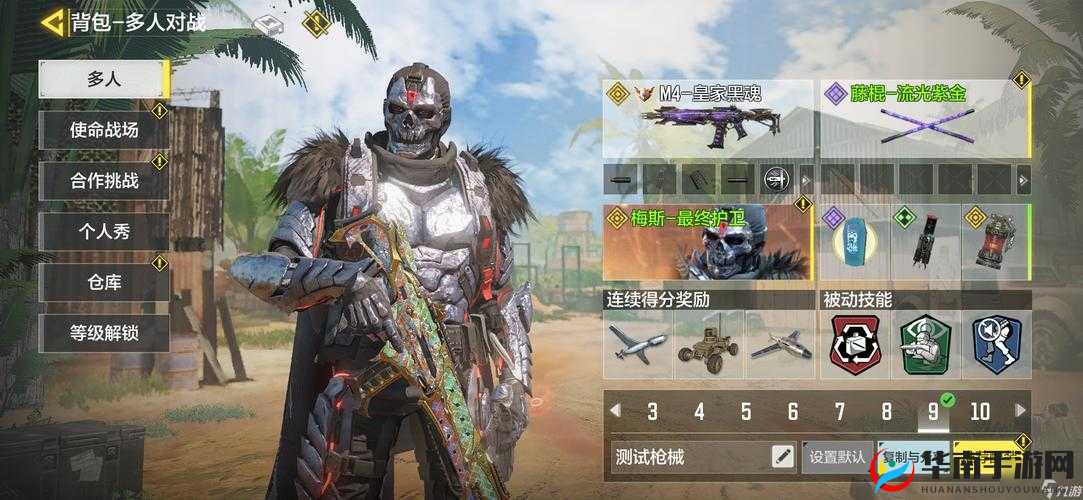This screenshot has height=500, width=1083.
Task: Open the 合作挑战 tab
Action: point(103,181)
